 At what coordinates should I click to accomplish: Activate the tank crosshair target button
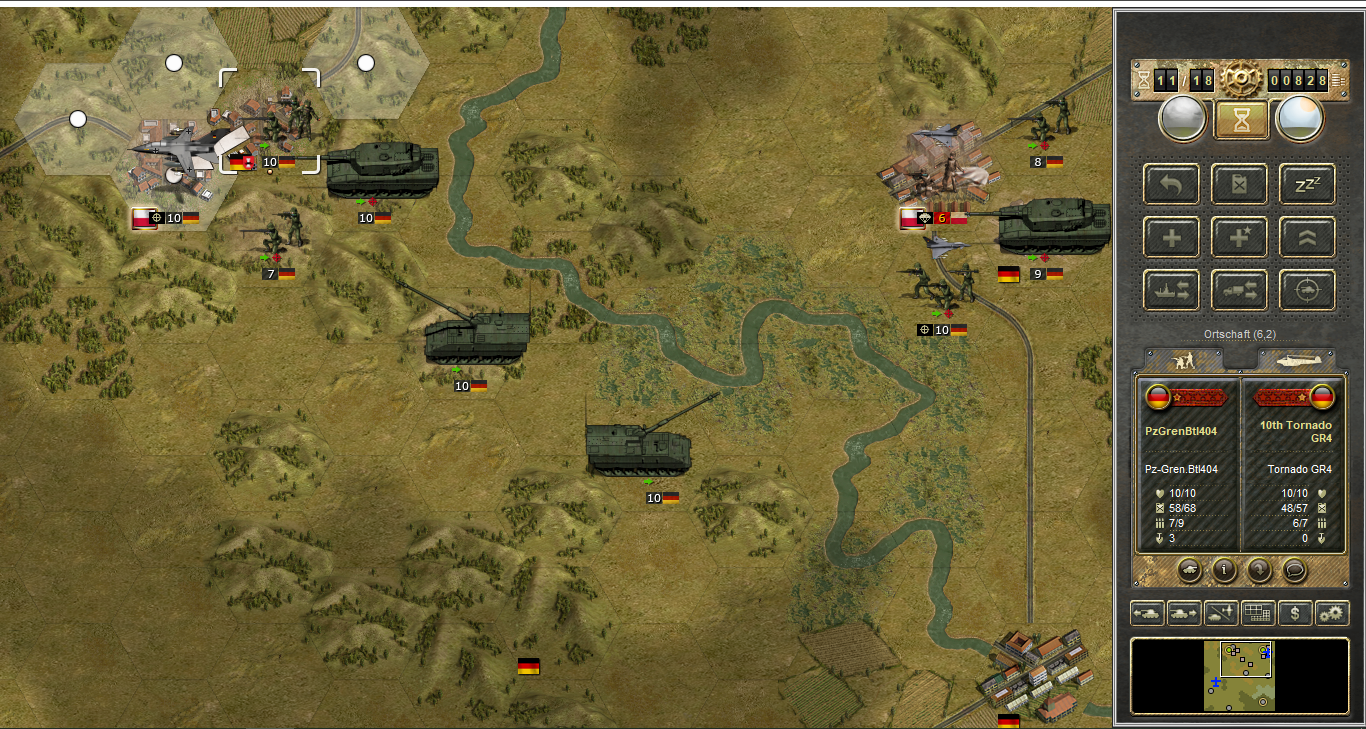(x=1308, y=290)
